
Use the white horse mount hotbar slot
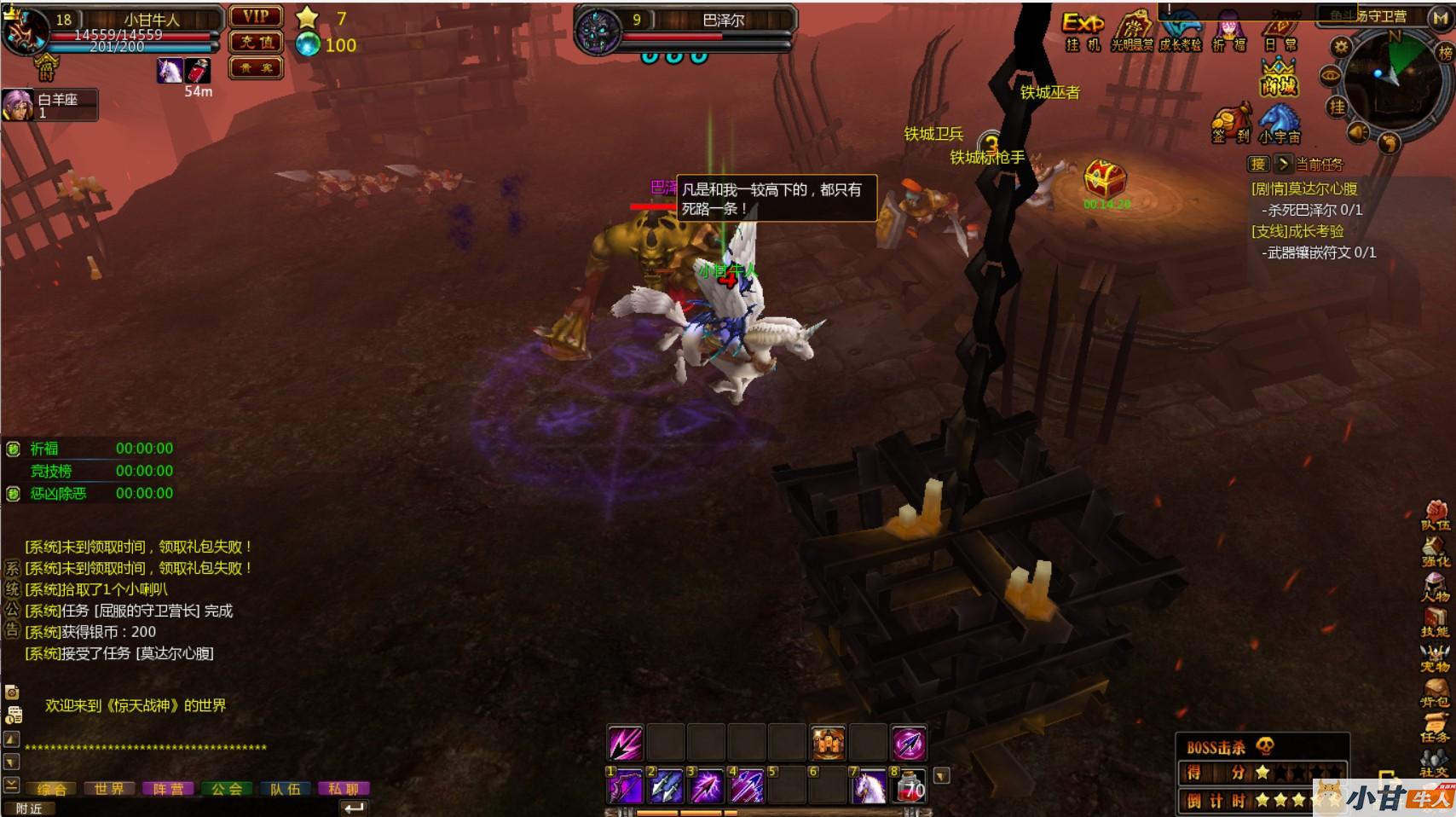pyautogui.click(x=868, y=785)
